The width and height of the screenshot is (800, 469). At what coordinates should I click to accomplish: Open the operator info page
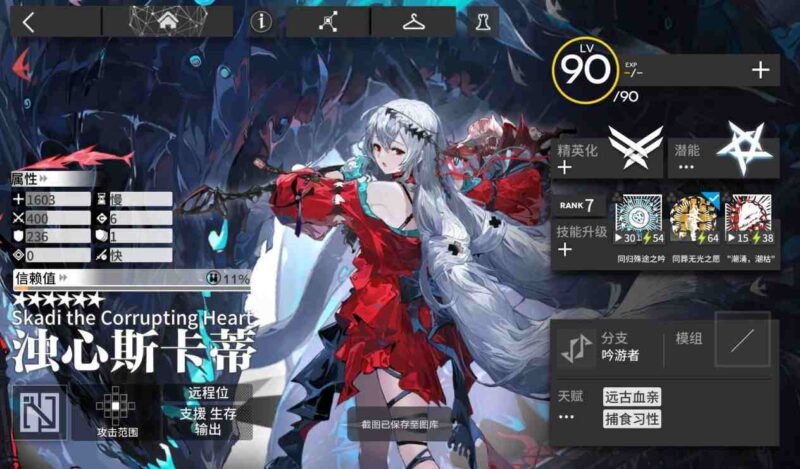(262, 22)
